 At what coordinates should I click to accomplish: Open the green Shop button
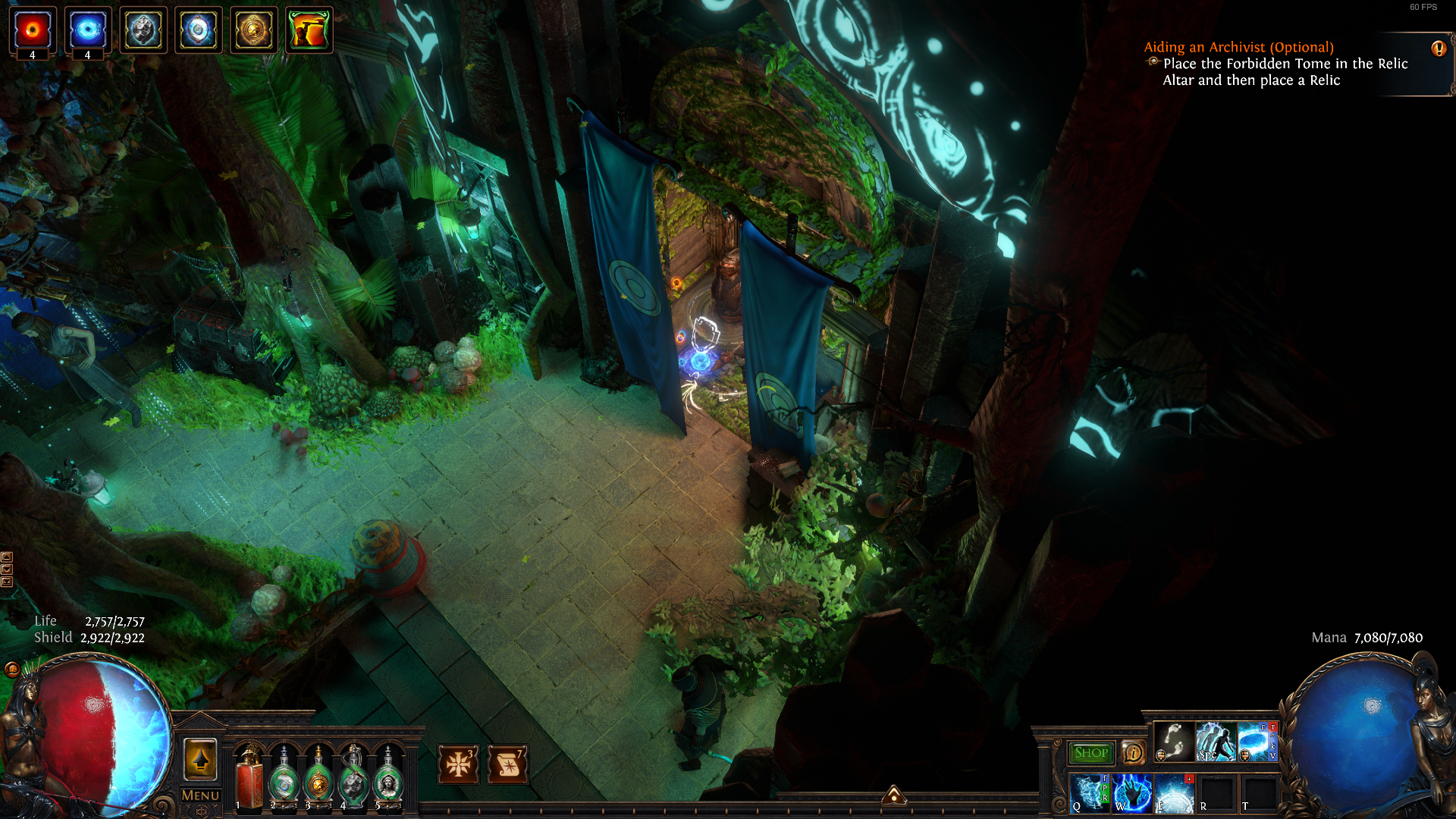[1090, 752]
